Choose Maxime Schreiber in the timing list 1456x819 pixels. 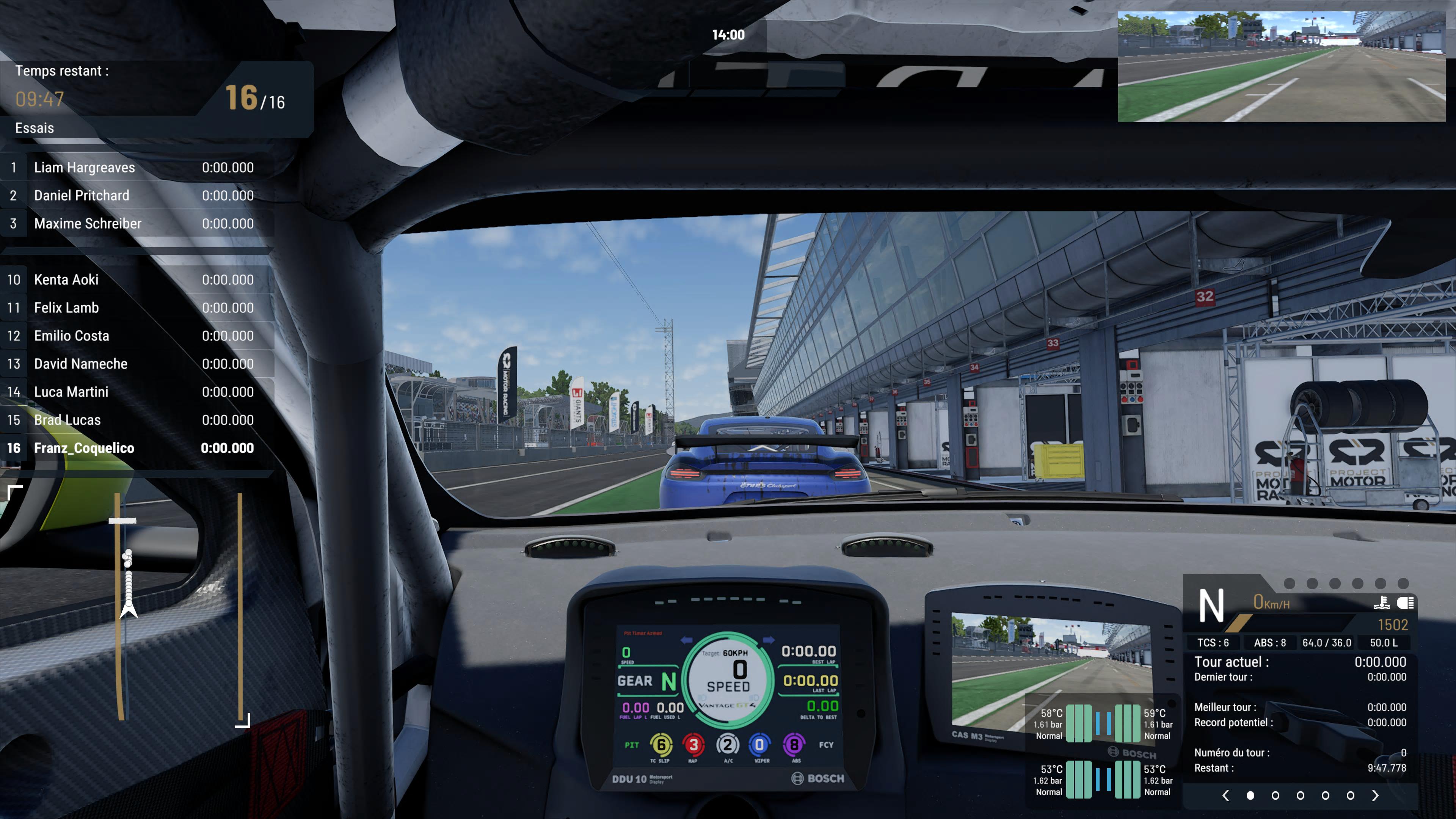(x=136, y=223)
